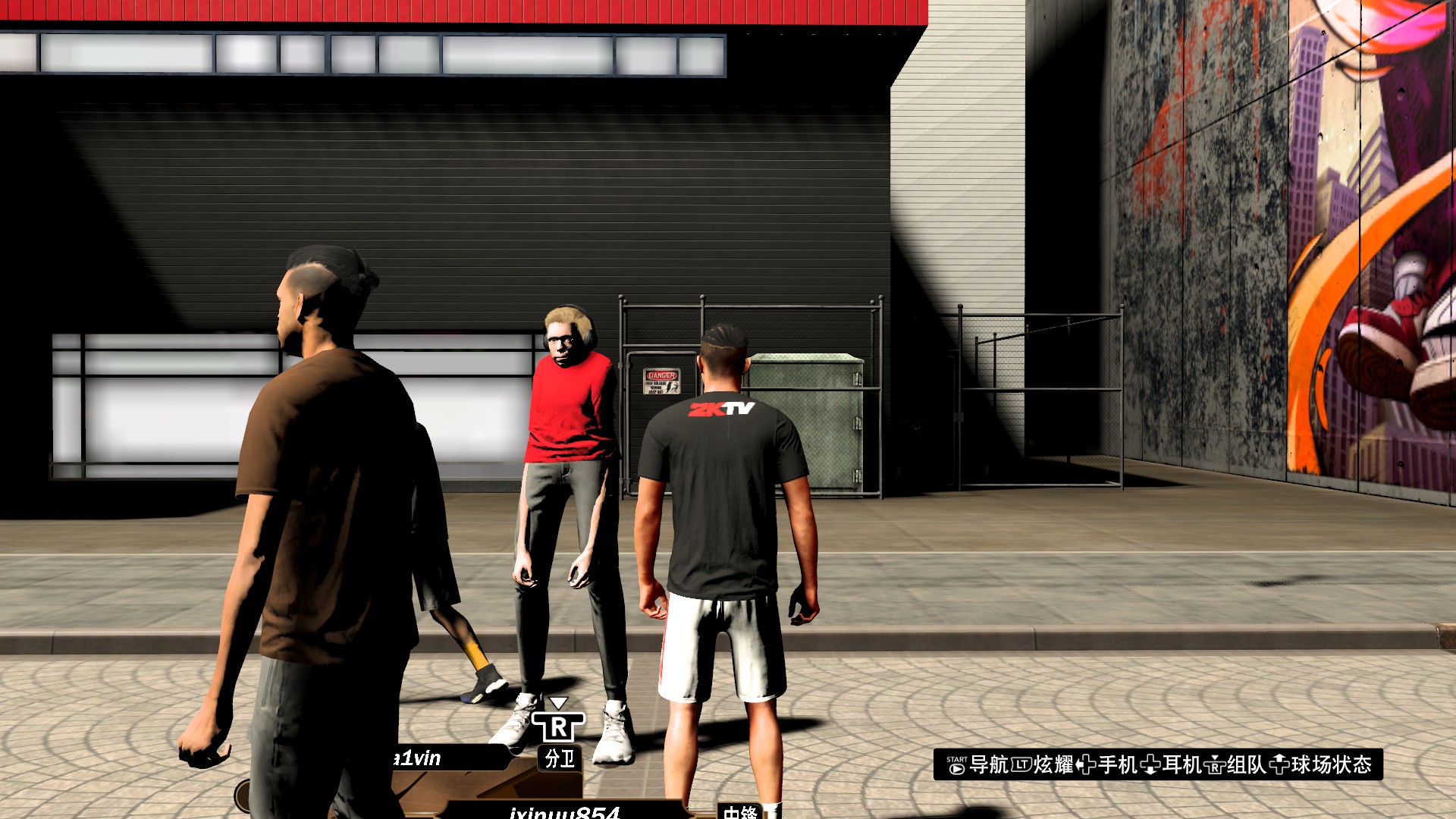Click the RB 组队 team-up icon
Image resolution: width=1456 pixels, height=819 pixels.
coord(1216,765)
